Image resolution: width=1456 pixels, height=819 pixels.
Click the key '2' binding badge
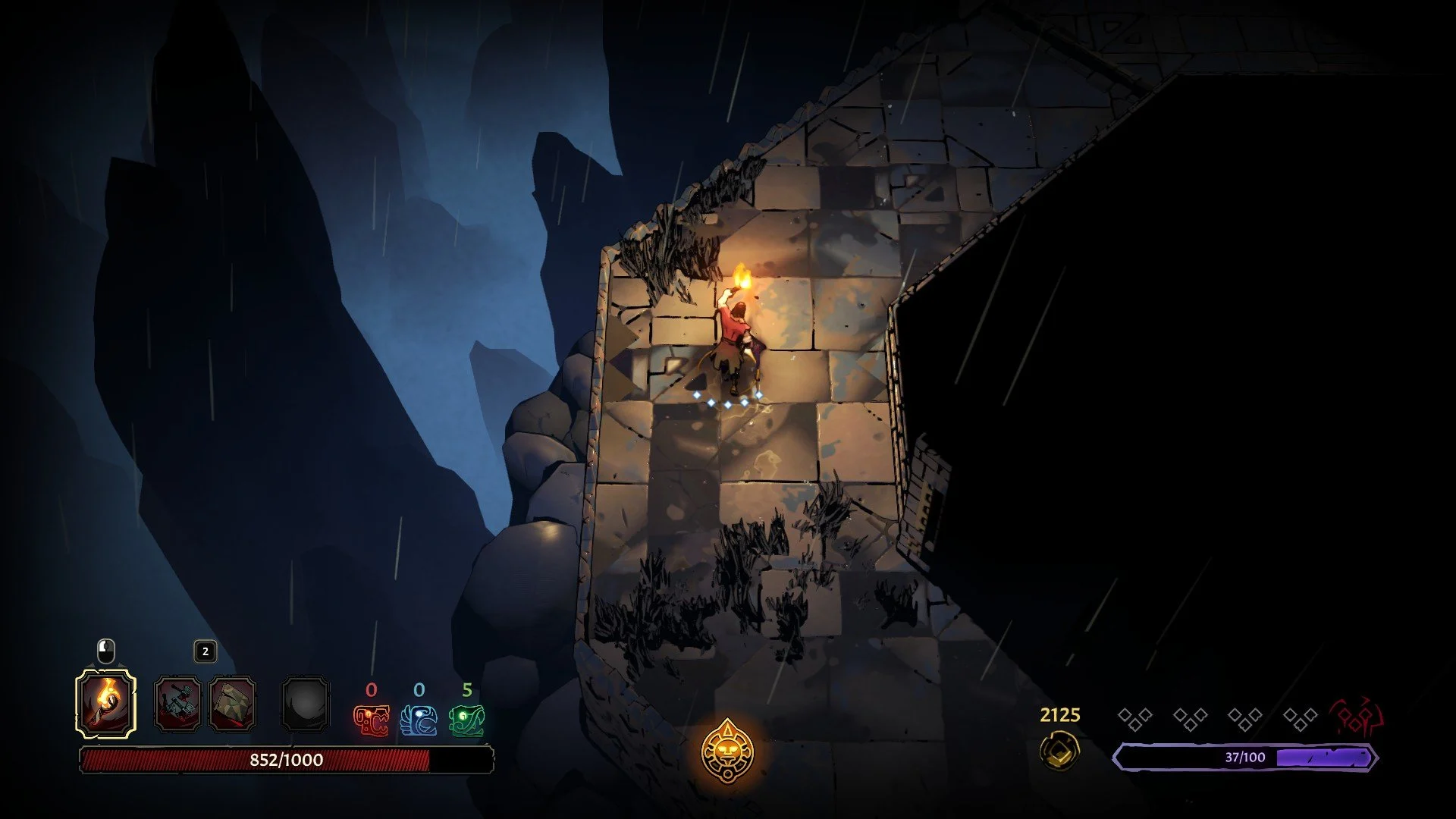(x=203, y=651)
